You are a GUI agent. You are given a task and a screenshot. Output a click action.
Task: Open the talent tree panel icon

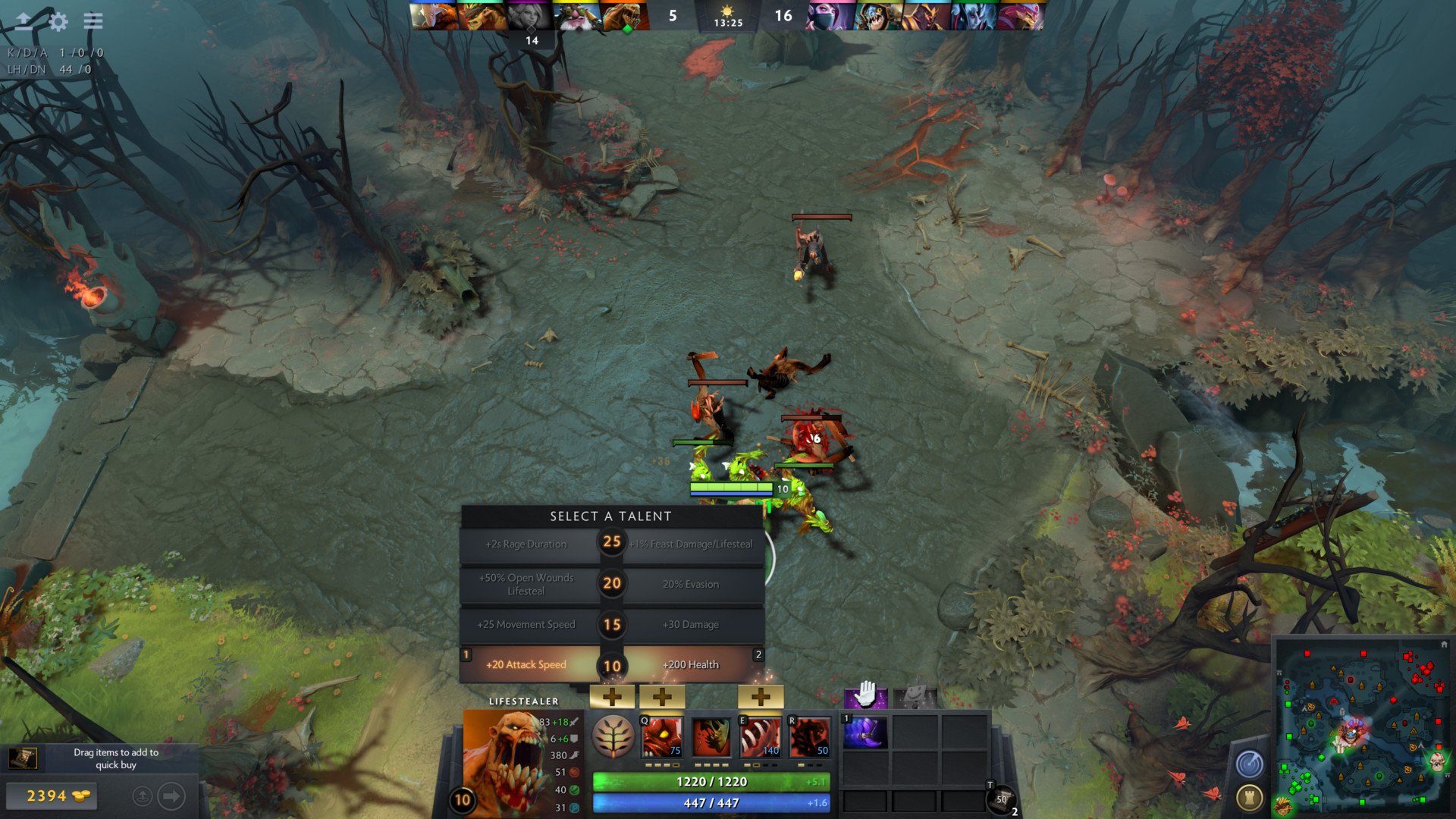coord(613,736)
